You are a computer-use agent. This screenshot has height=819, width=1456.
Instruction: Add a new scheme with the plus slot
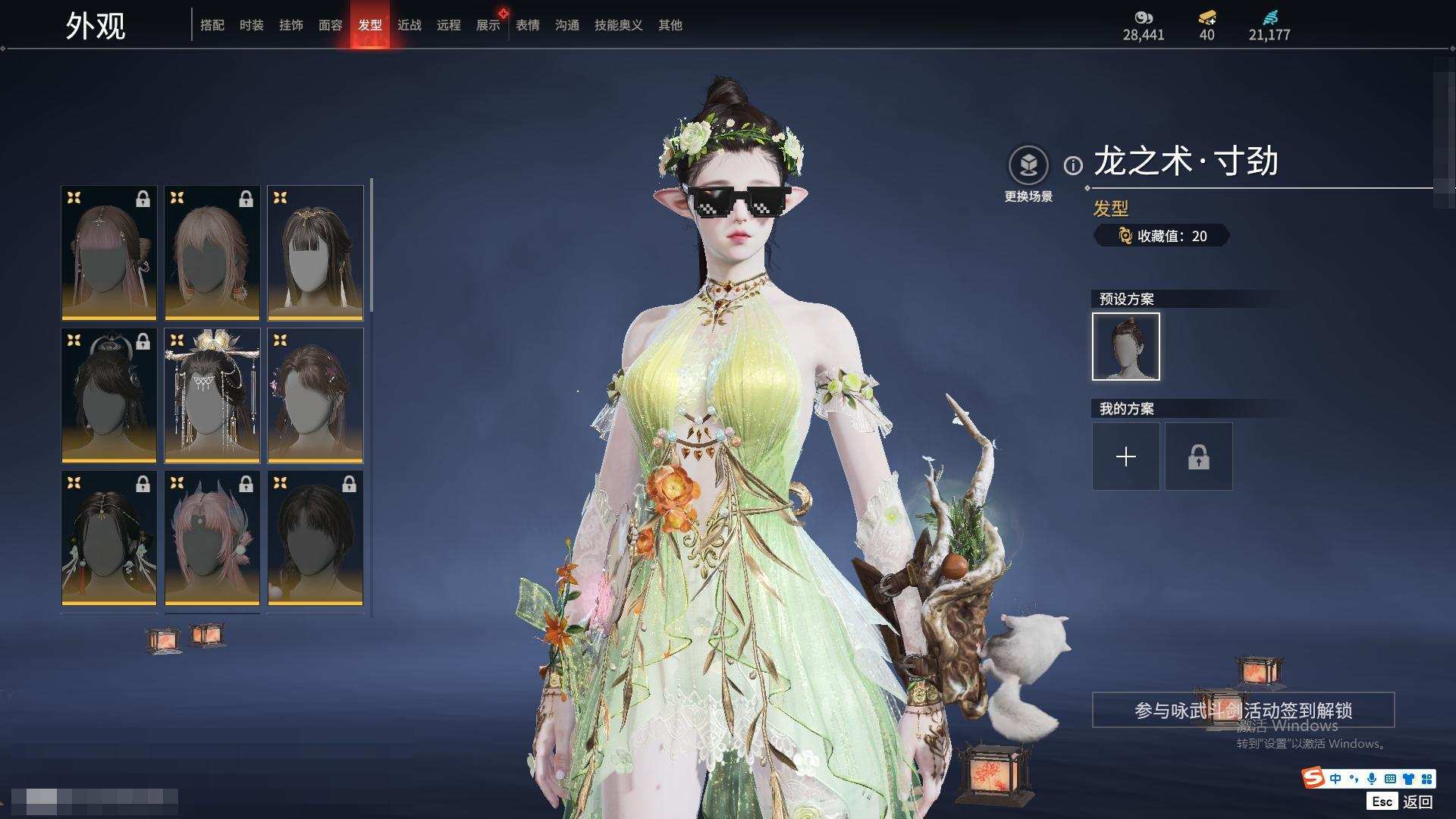click(1126, 457)
